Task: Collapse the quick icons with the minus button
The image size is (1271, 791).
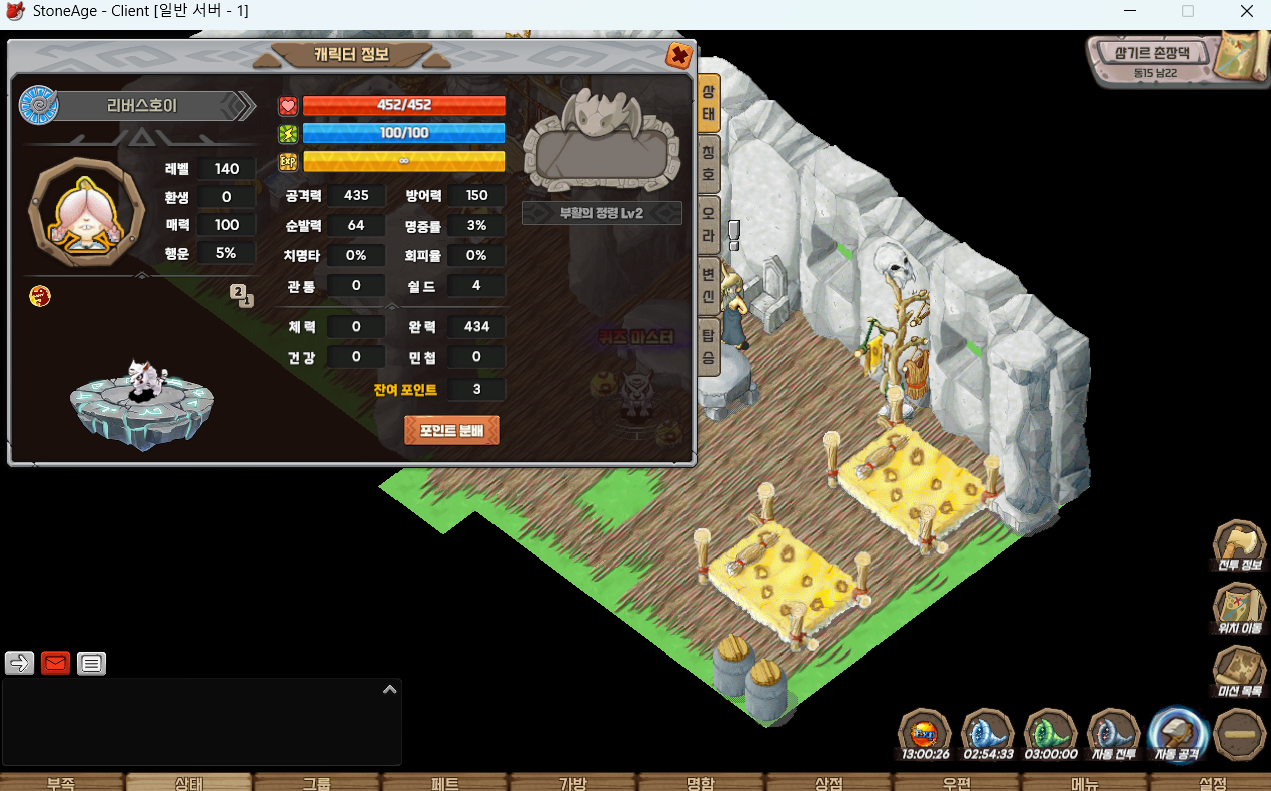Action: coord(1240,735)
